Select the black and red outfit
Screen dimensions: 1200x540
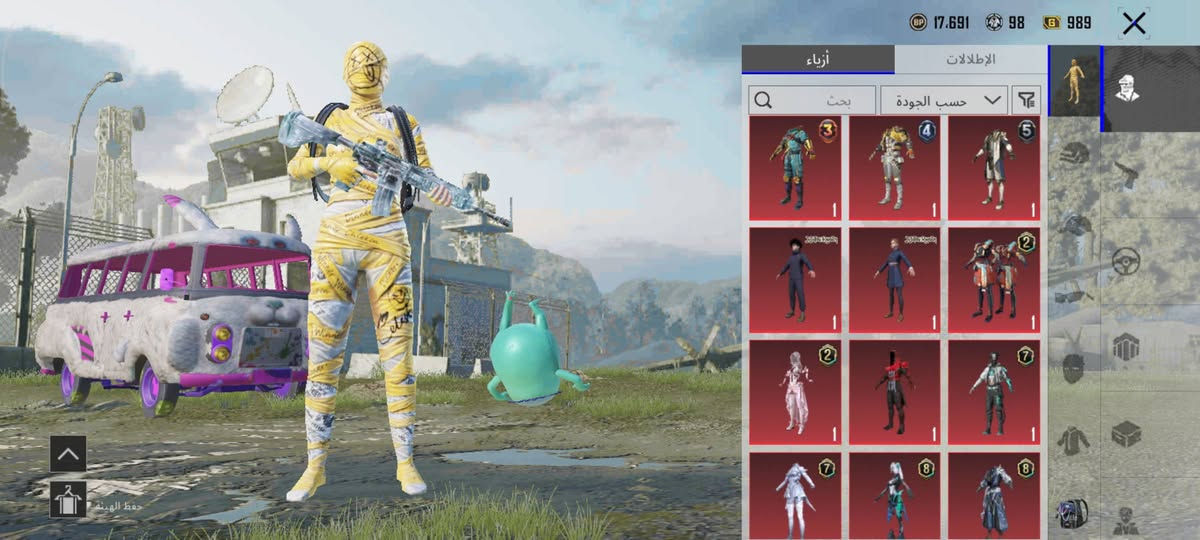point(894,392)
